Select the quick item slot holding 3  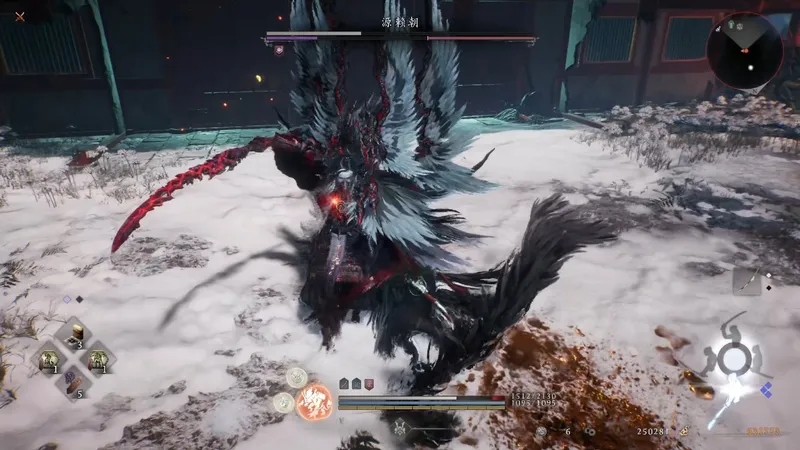click(73, 335)
